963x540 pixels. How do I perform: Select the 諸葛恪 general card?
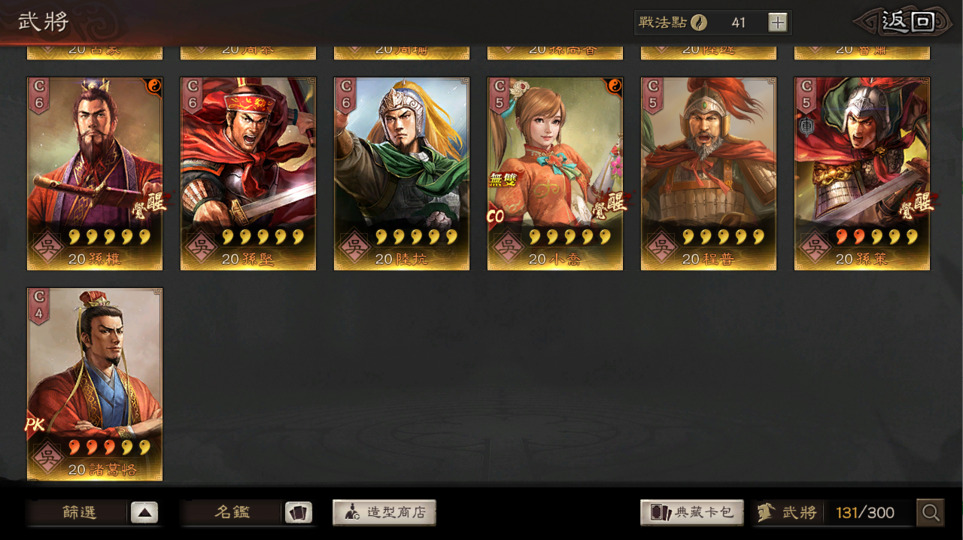point(95,384)
